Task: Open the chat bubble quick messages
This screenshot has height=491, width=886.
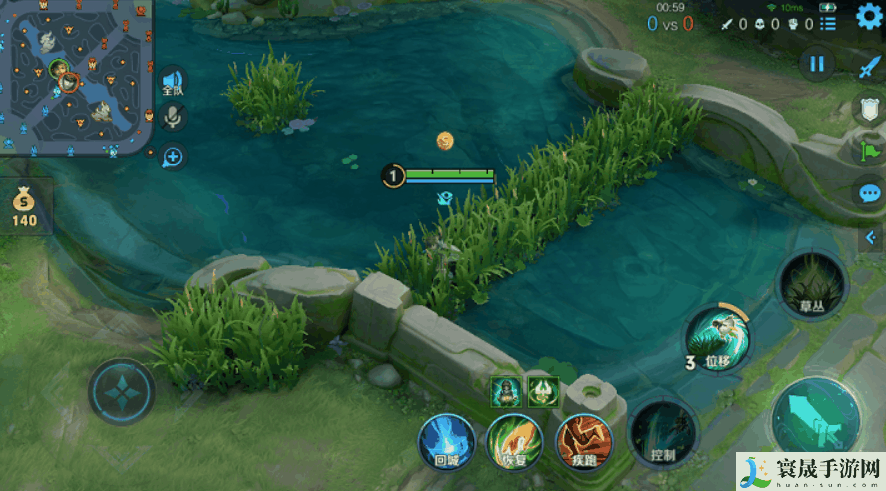Action: pyautogui.click(x=869, y=193)
